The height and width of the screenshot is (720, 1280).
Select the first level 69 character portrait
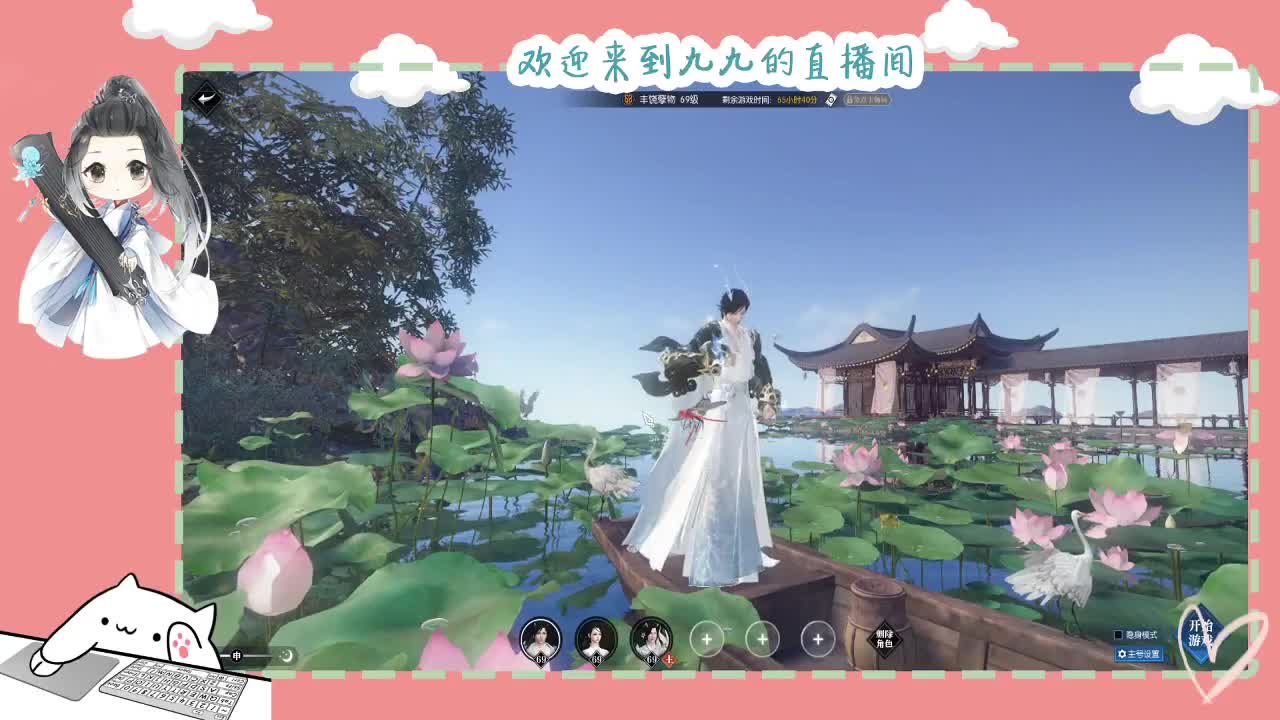point(539,637)
